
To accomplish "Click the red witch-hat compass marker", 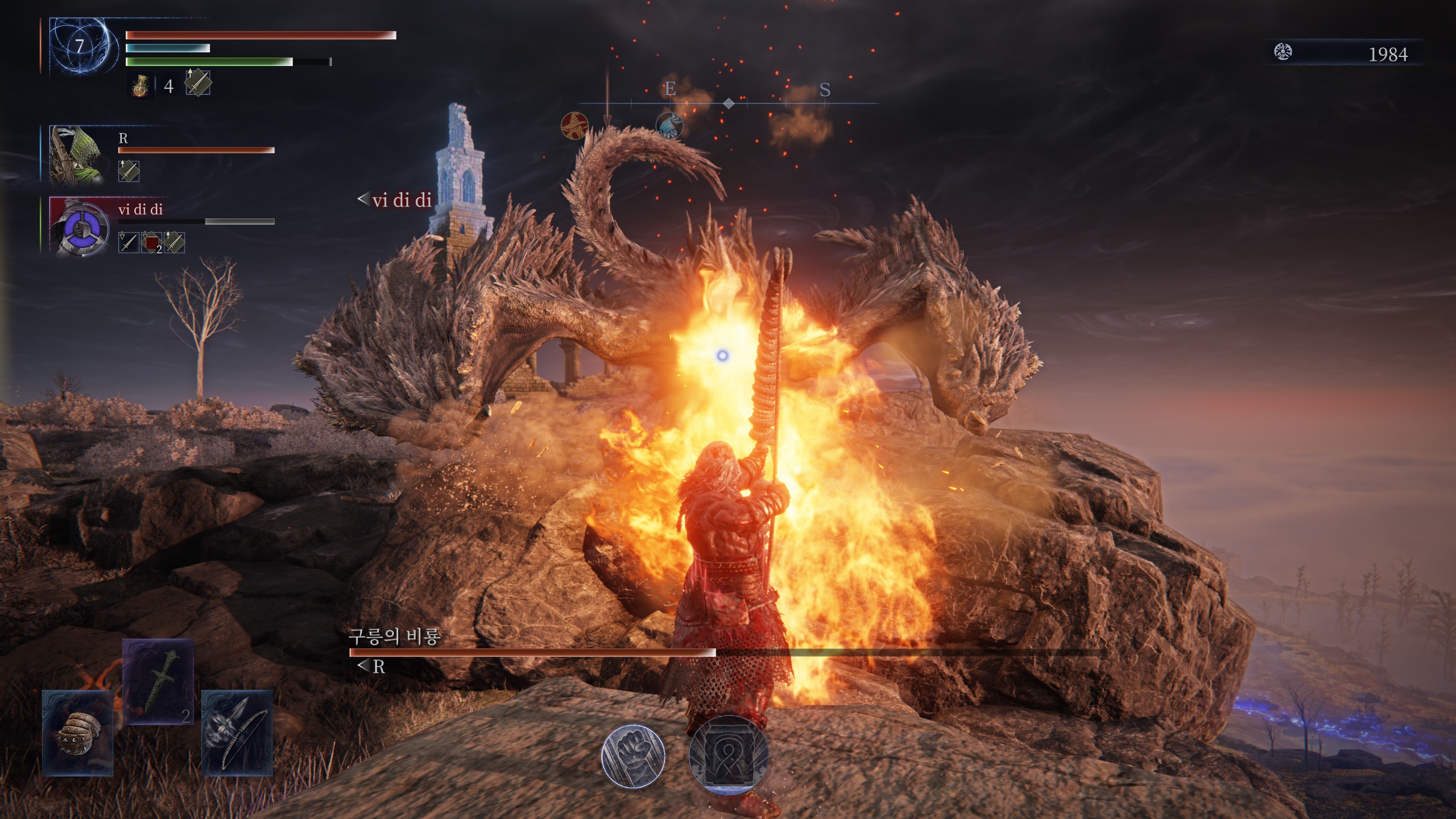I will pos(574,126).
